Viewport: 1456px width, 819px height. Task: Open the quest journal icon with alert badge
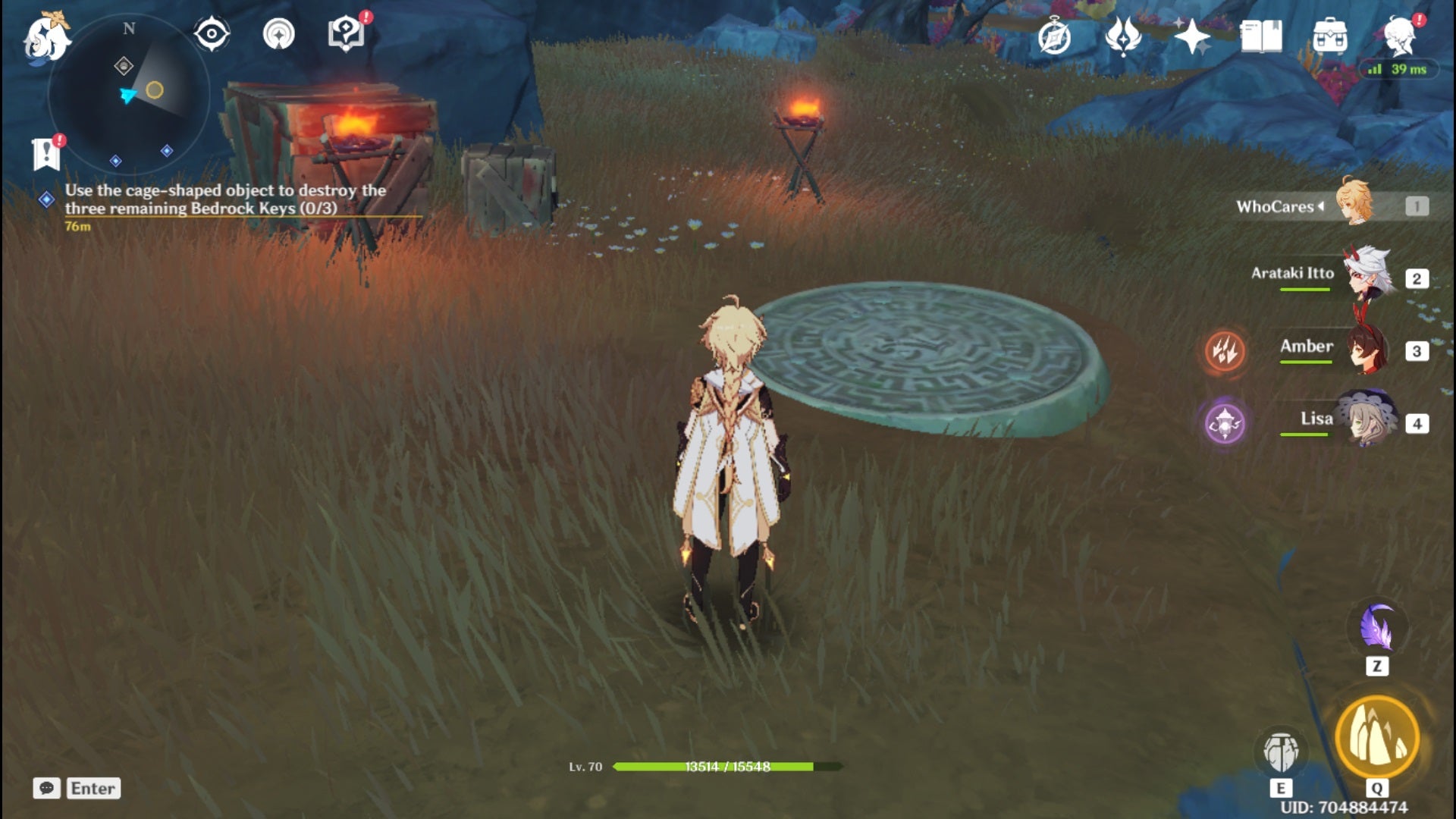pyautogui.click(x=47, y=152)
